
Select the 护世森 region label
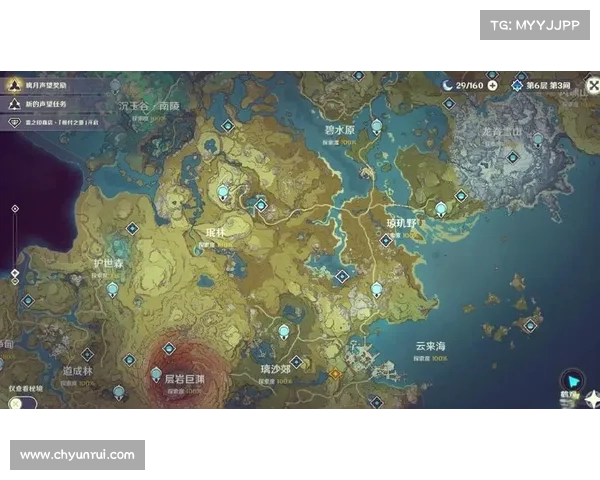click(x=107, y=263)
